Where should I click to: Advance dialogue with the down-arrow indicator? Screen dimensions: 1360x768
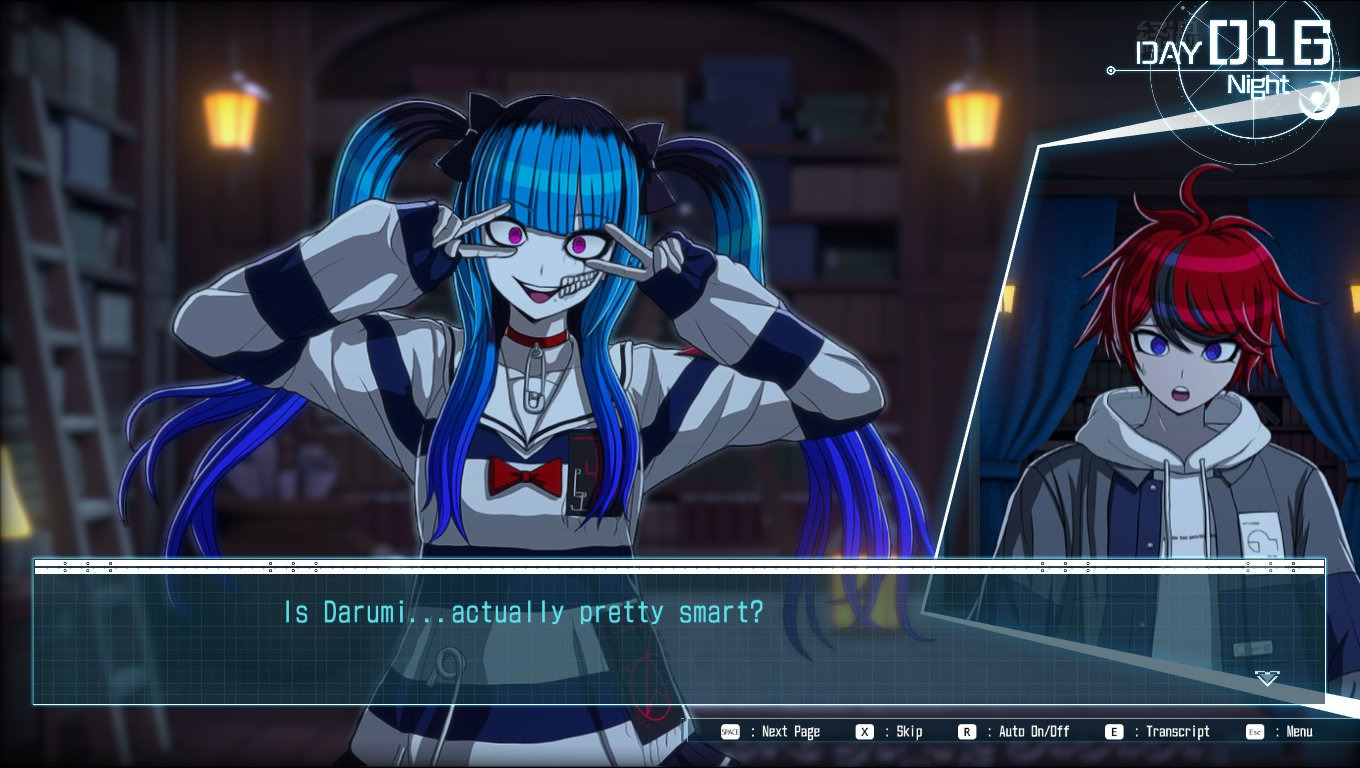(x=1267, y=679)
